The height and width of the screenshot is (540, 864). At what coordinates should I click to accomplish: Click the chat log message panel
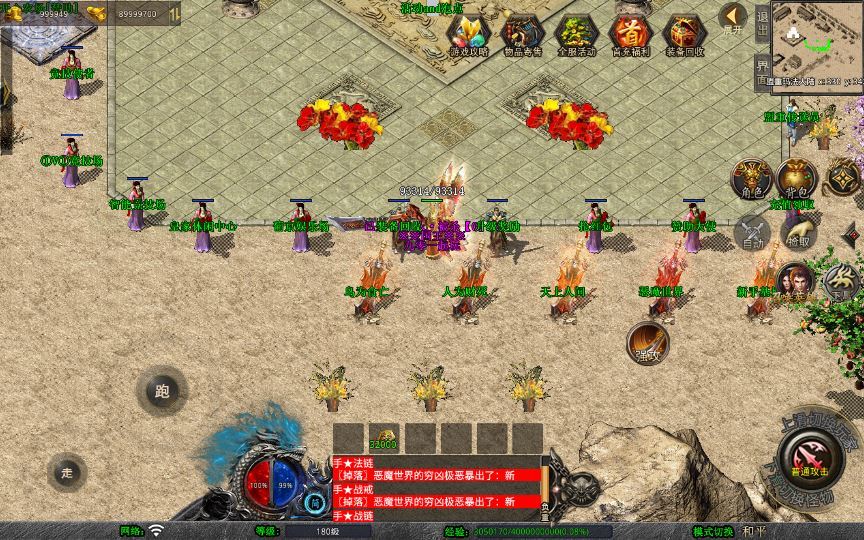tap(436, 487)
